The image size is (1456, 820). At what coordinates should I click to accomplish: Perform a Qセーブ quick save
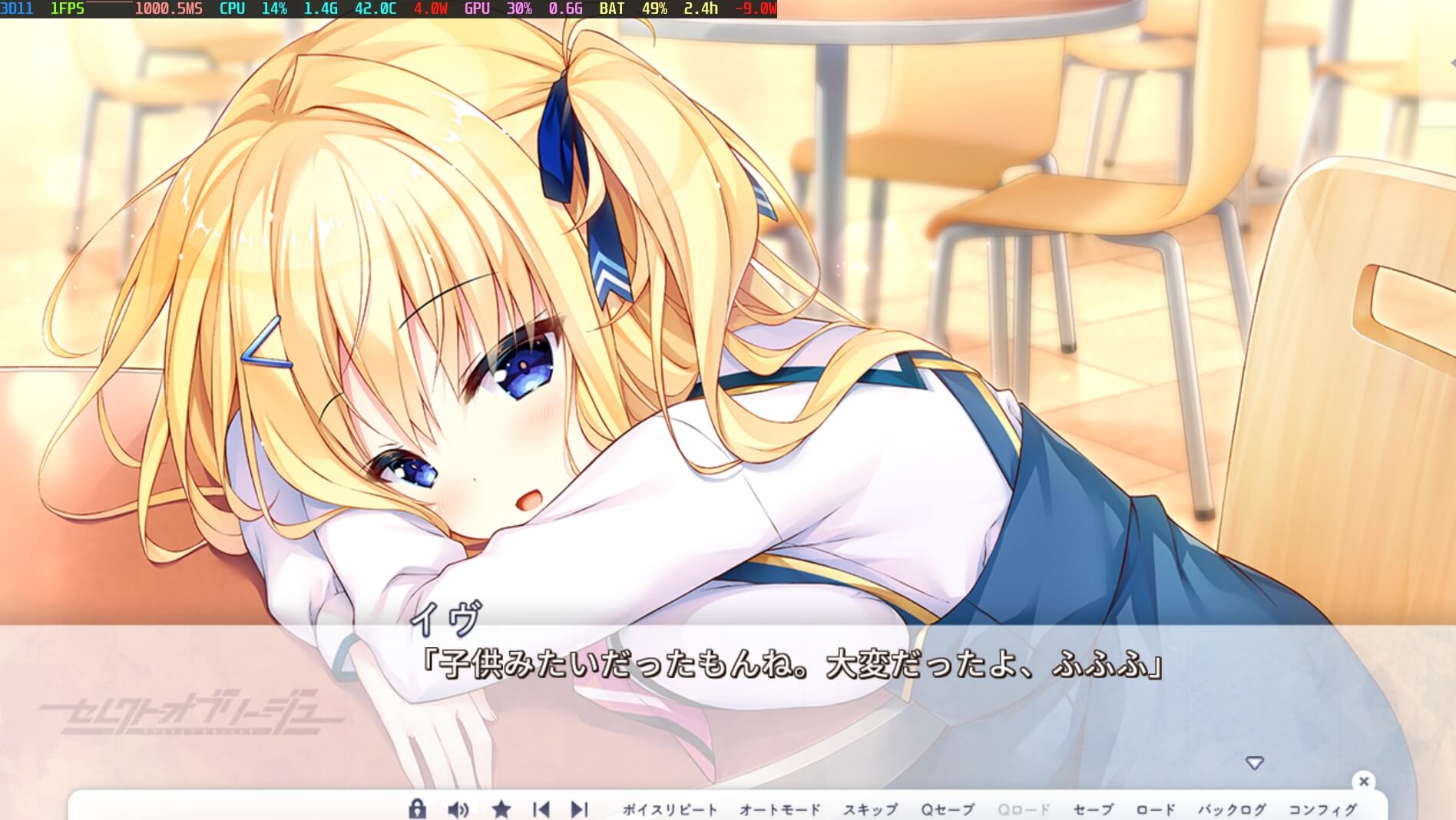coord(948,807)
